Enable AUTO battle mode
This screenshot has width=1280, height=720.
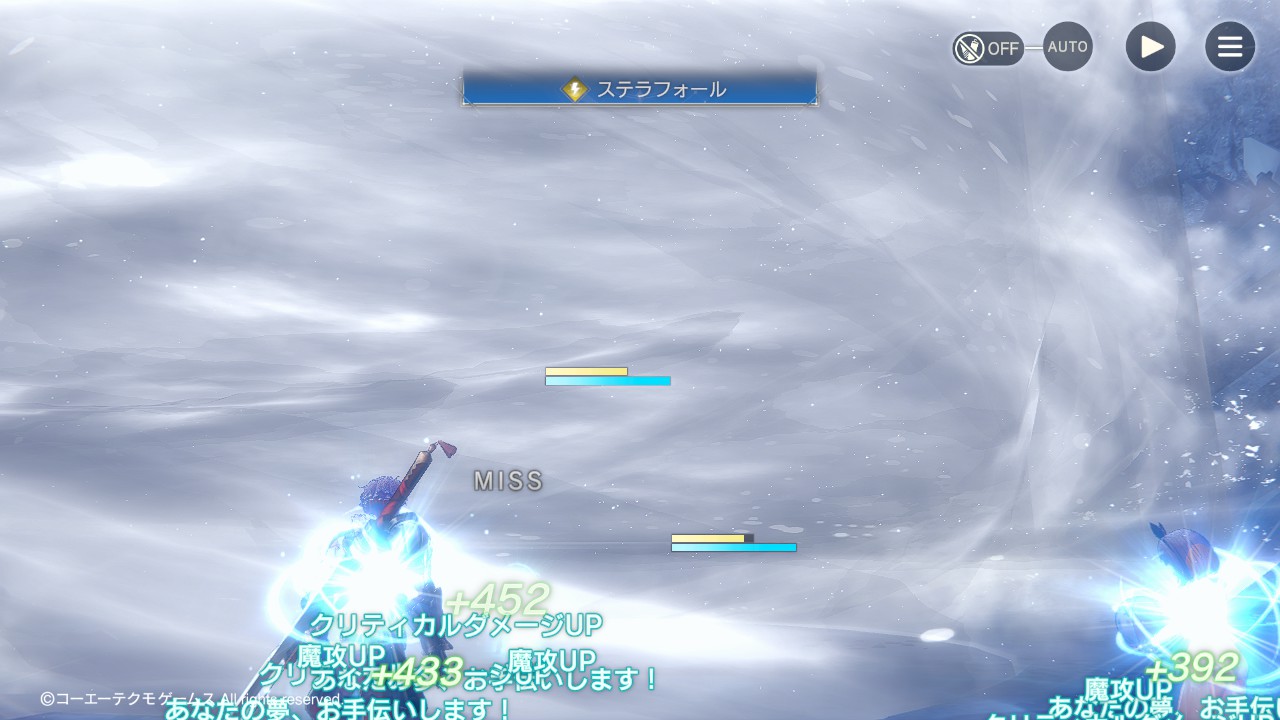click(x=1067, y=47)
